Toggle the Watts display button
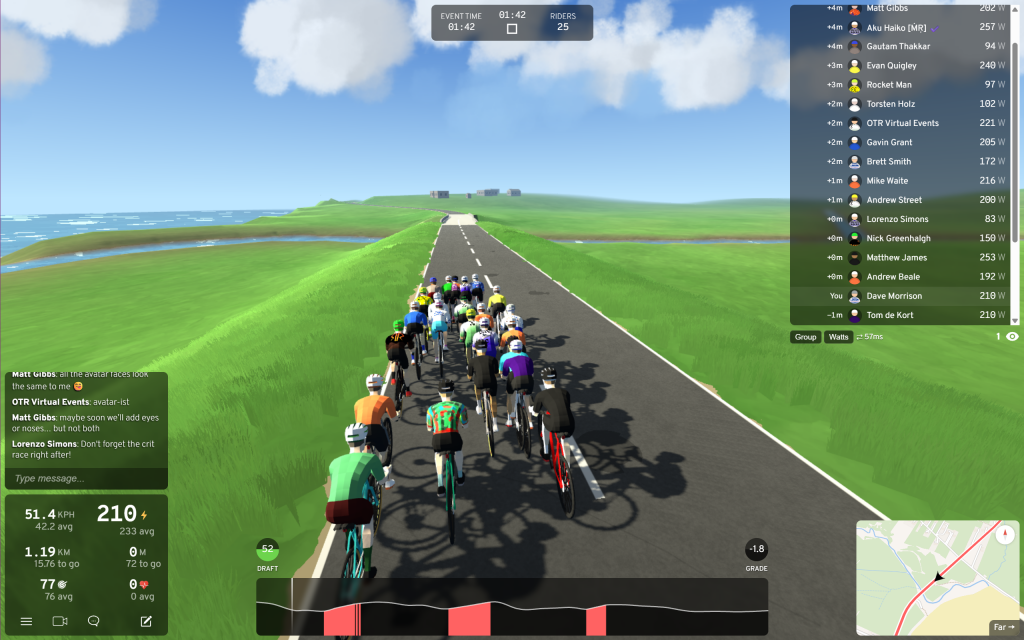Image resolution: width=1024 pixels, height=640 pixels. point(838,337)
